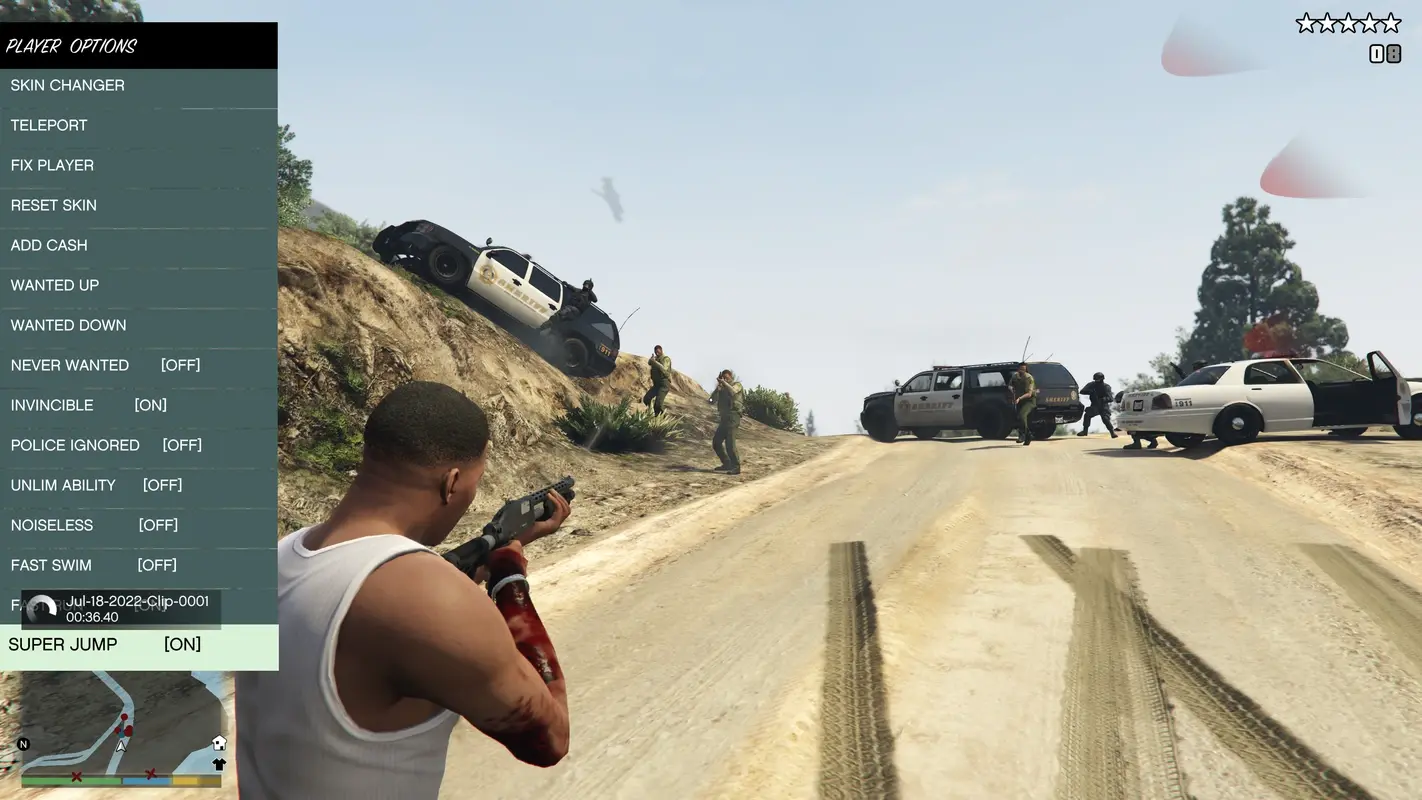Click the white keyboard indicator icon near the stars

coord(1376,53)
